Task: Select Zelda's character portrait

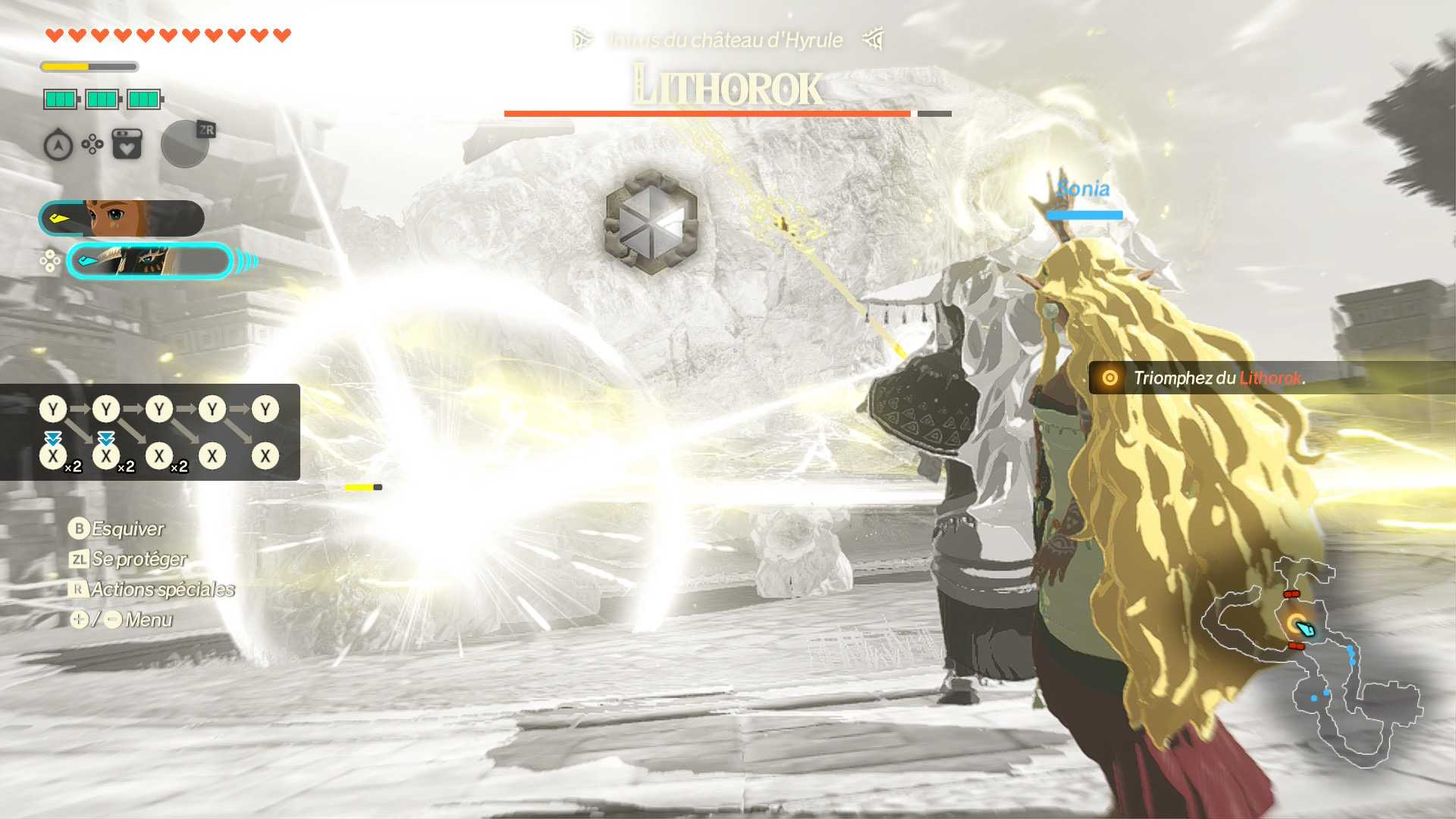Action: coord(121,219)
